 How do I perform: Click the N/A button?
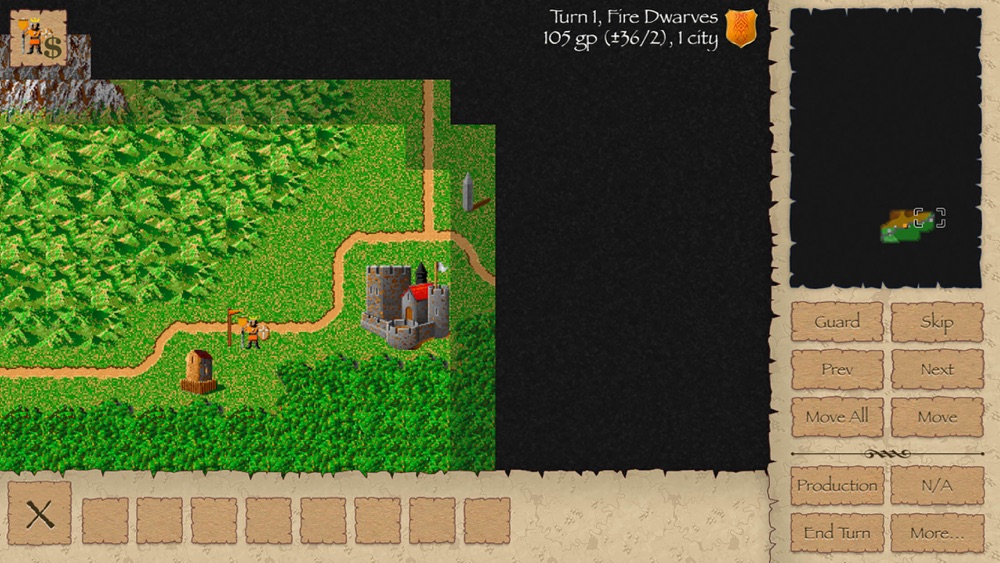(x=937, y=485)
